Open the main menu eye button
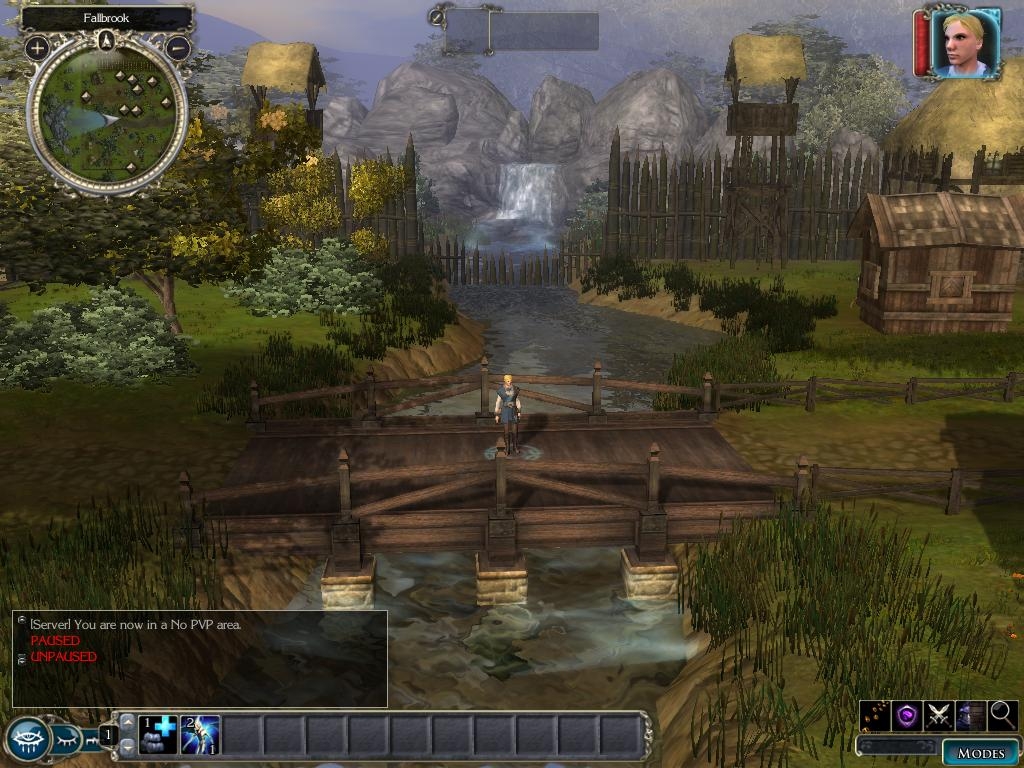 [28, 739]
